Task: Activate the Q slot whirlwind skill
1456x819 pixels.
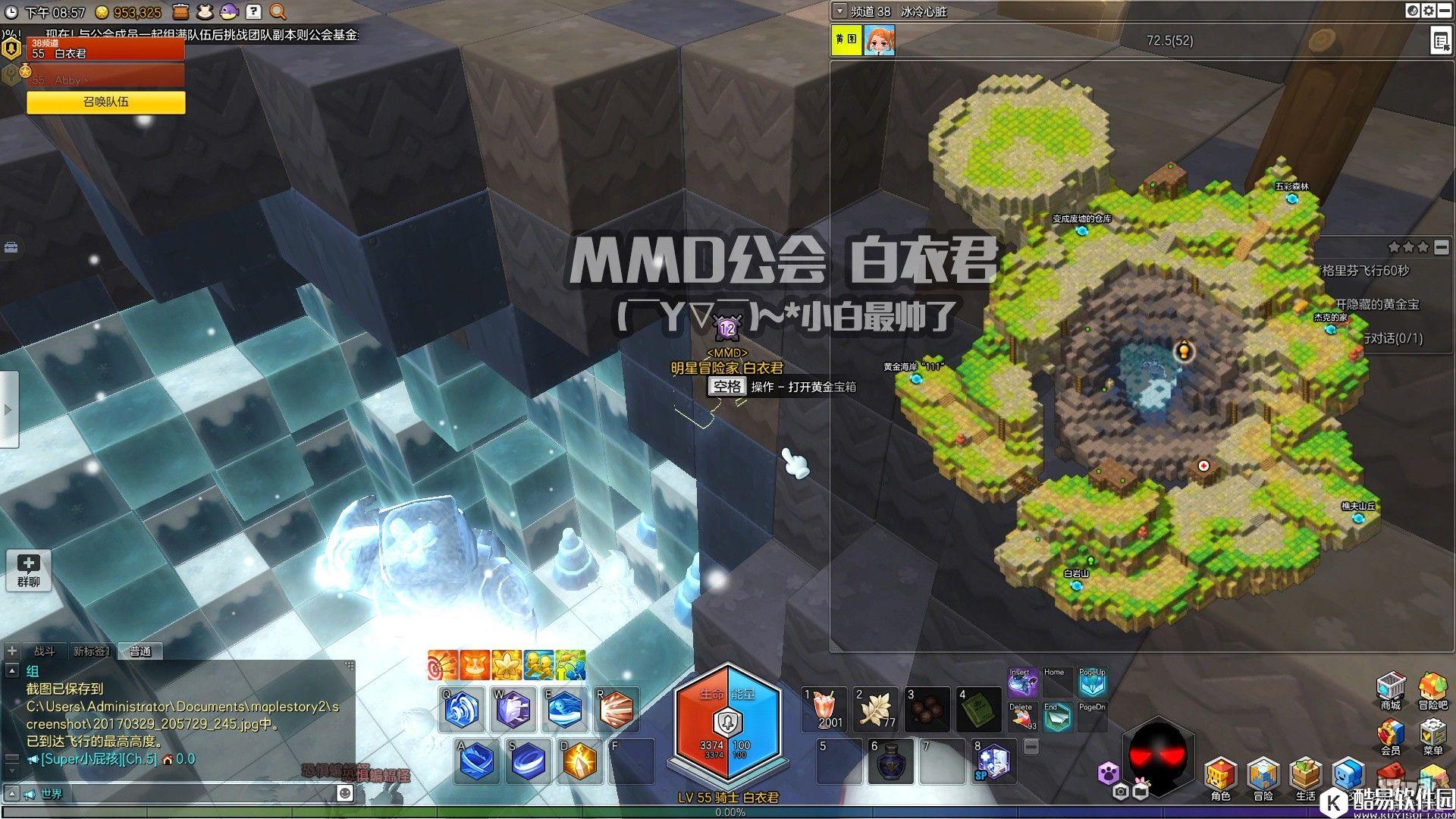Action: tap(462, 710)
